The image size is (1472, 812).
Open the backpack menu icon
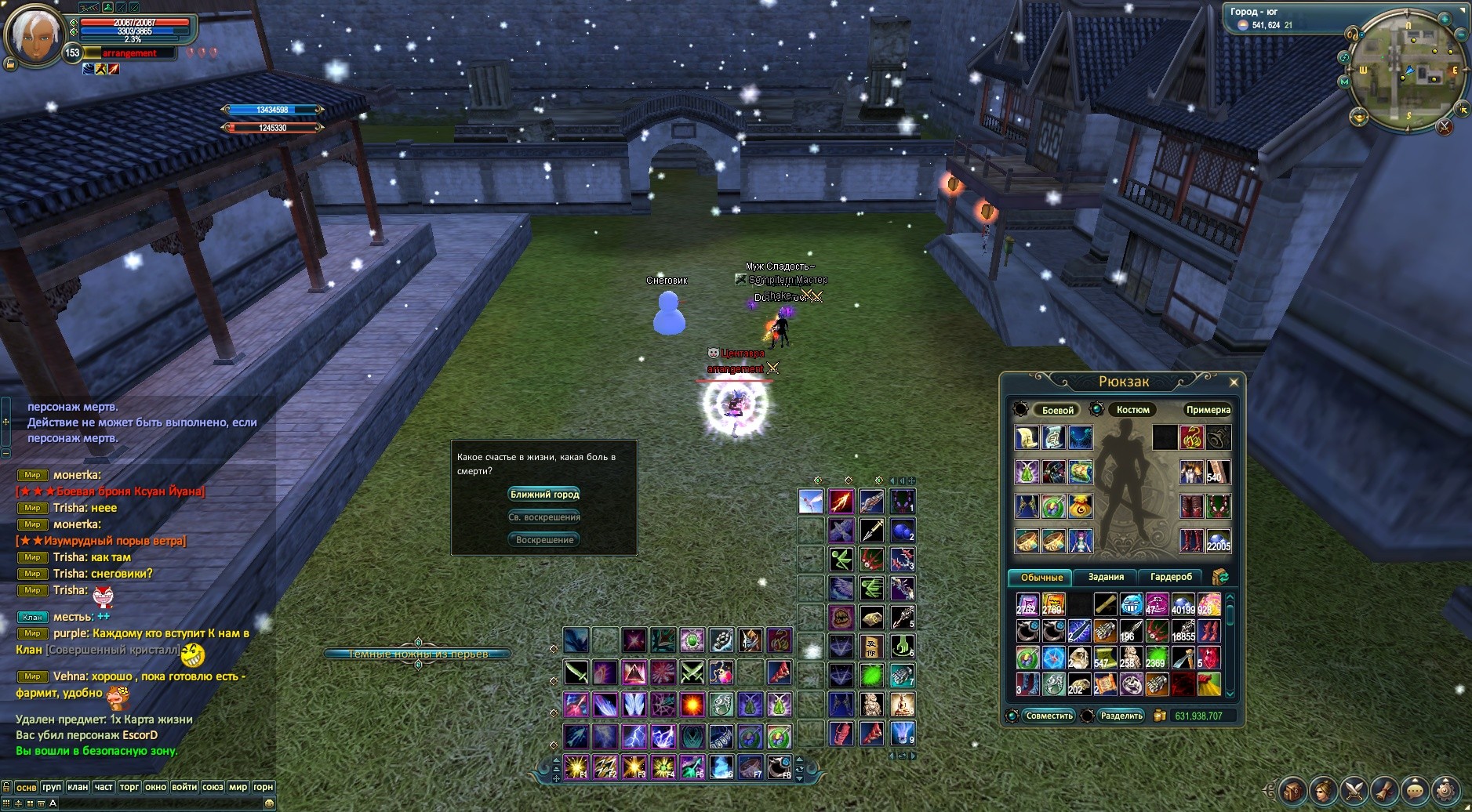[1292, 790]
